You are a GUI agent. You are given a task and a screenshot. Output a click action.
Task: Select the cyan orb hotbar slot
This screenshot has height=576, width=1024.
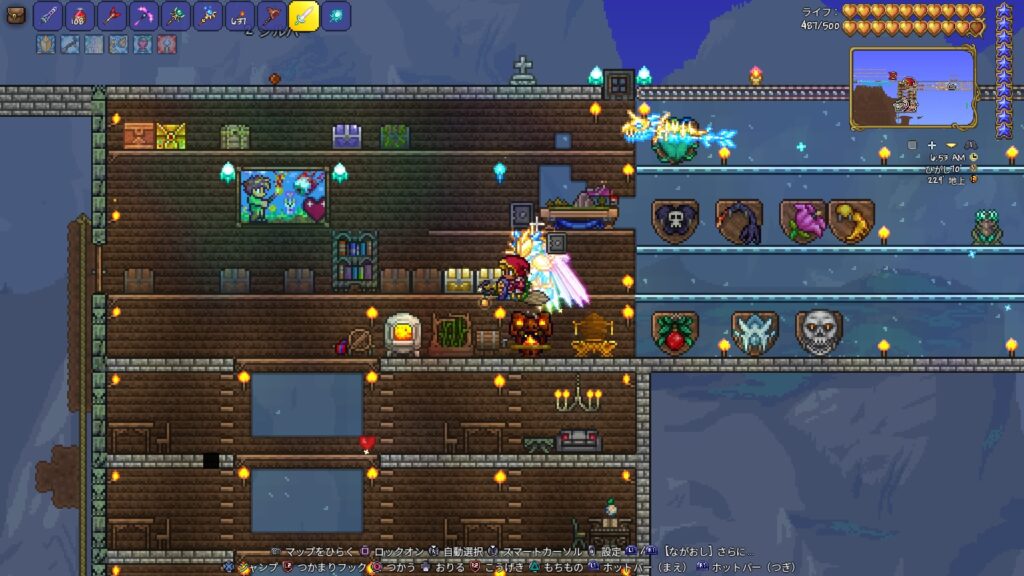(x=336, y=16)
